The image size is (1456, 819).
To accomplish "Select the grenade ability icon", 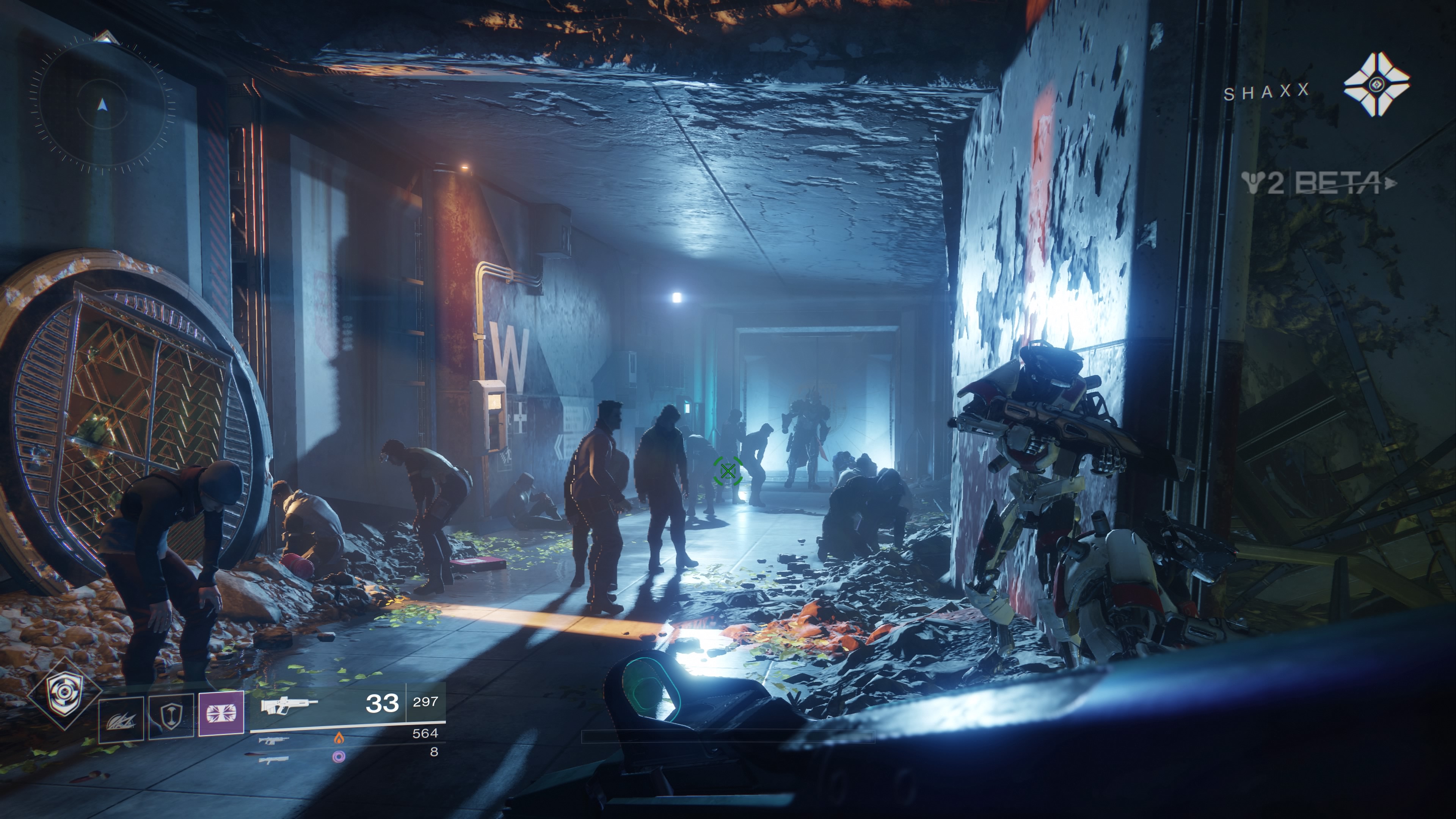I will (x=121, y=719).
